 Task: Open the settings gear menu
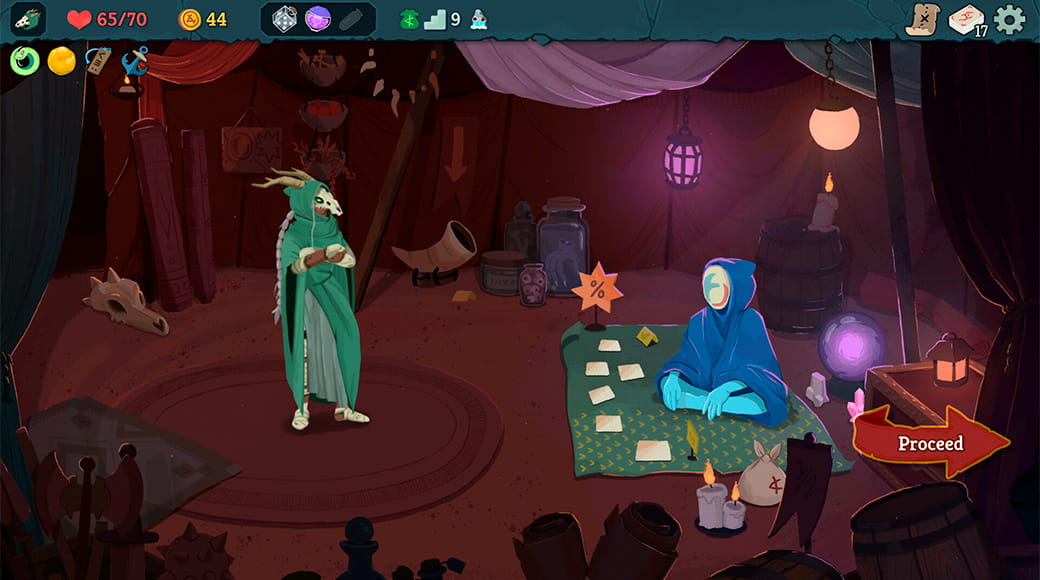(1010, 20)
